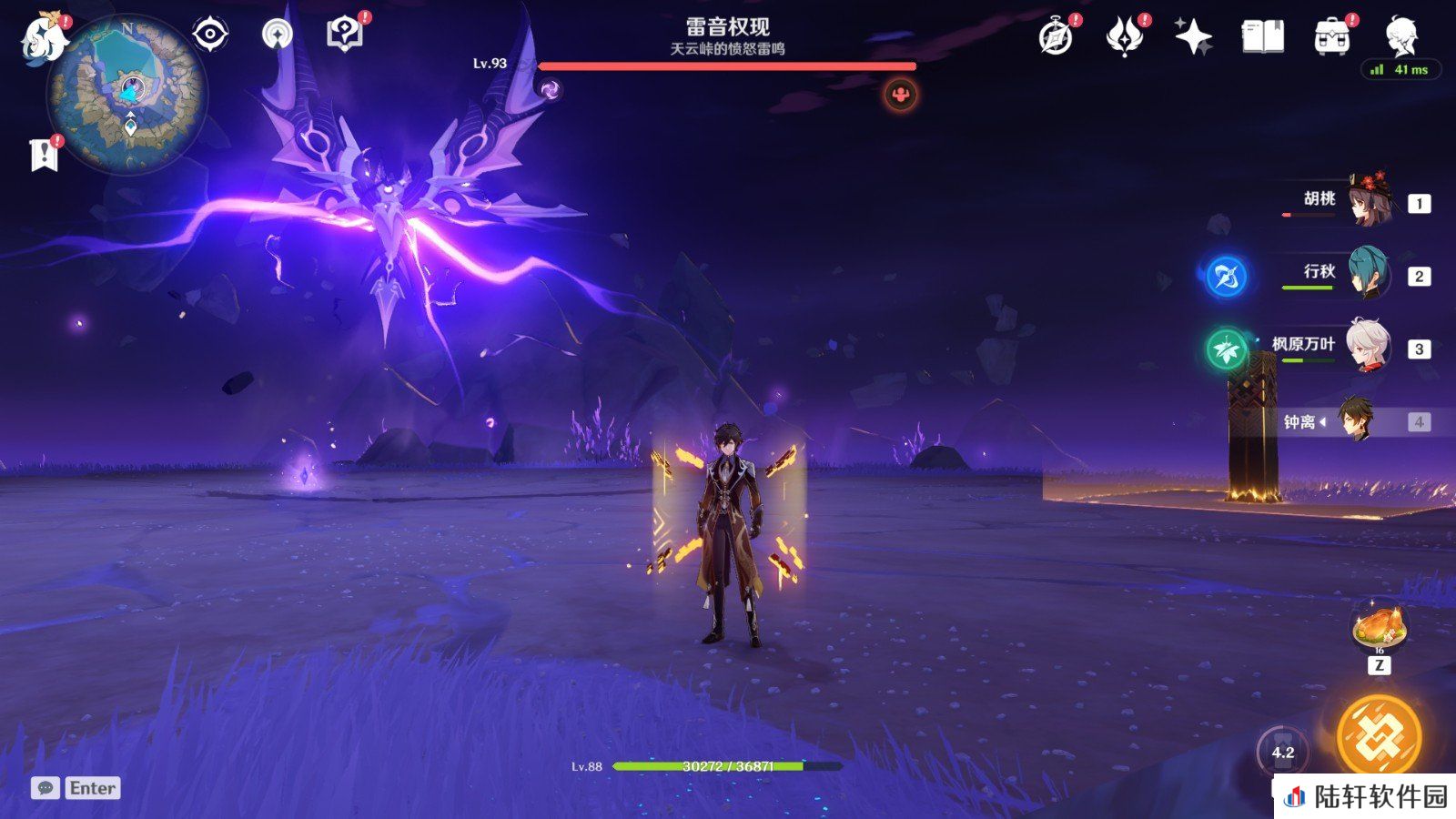
Task: Activate 行秋's elemental burst icon
Action: [1226, 276]
